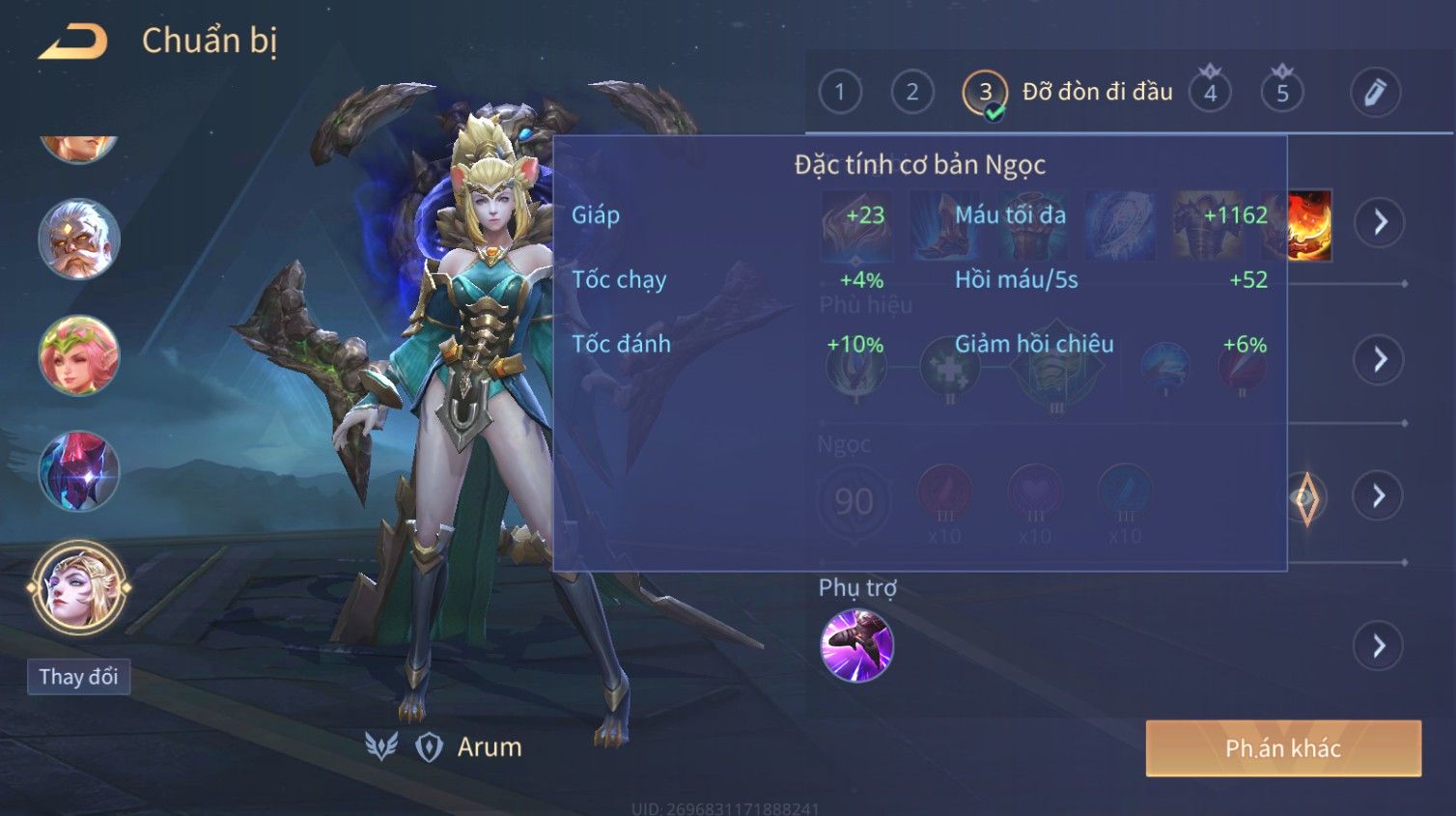Select the highlighted Arum hero portrait
This screenshot has height=816, width=1456.
(x=78, y=587)
